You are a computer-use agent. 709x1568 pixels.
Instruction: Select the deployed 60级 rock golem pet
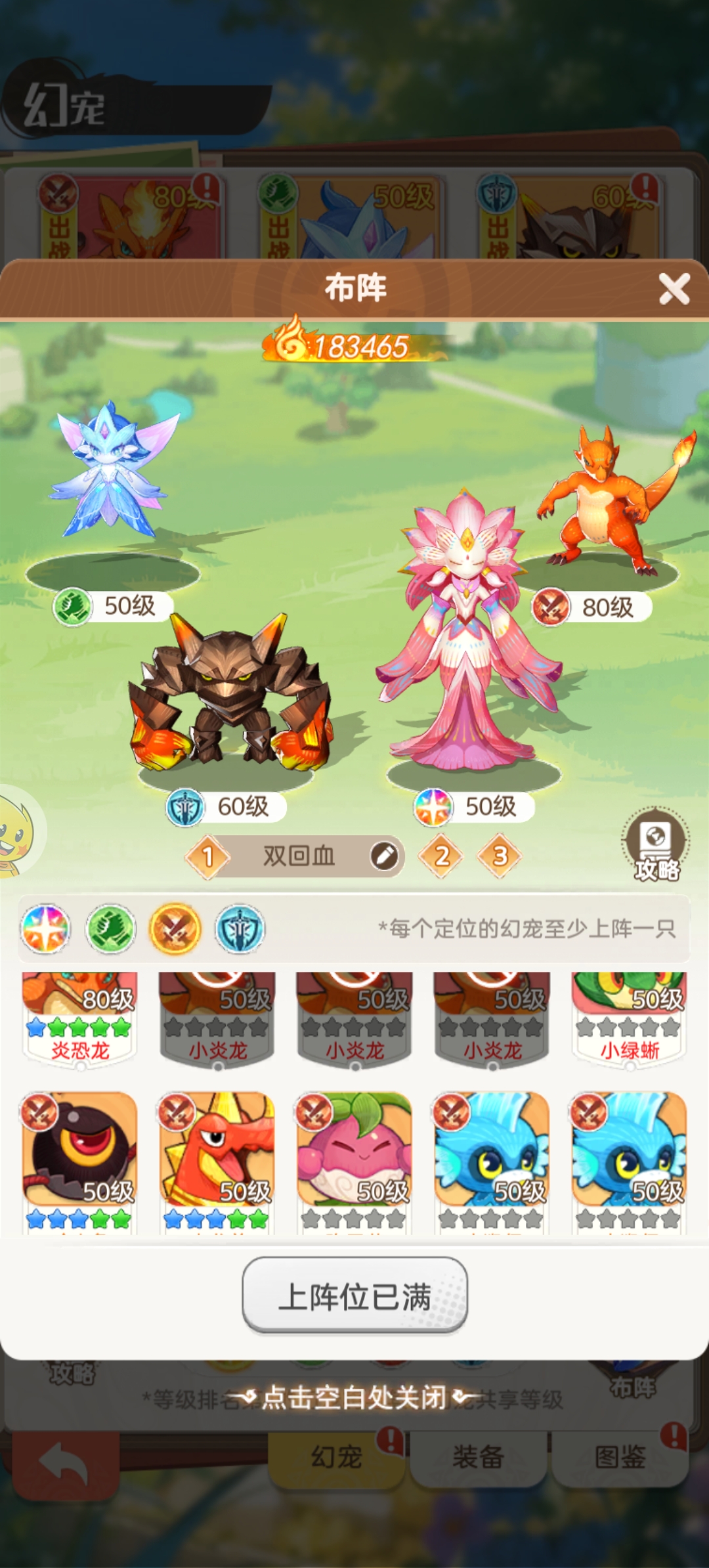[x=230, y=696]
